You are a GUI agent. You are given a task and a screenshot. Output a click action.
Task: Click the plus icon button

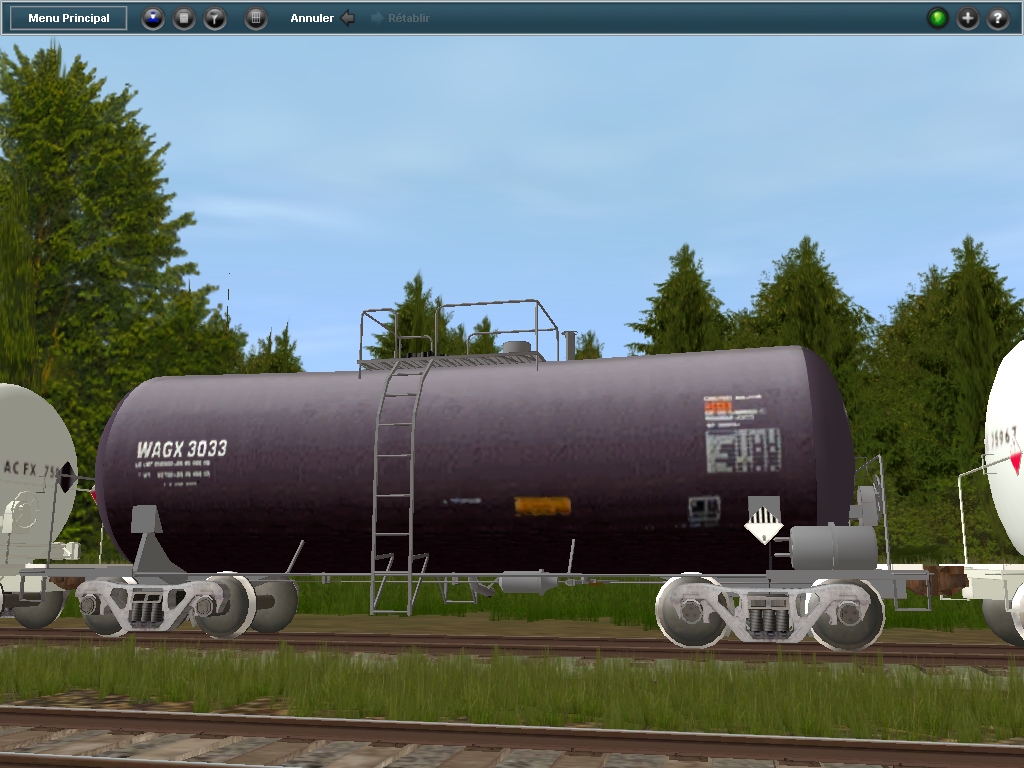click(968, 18)
